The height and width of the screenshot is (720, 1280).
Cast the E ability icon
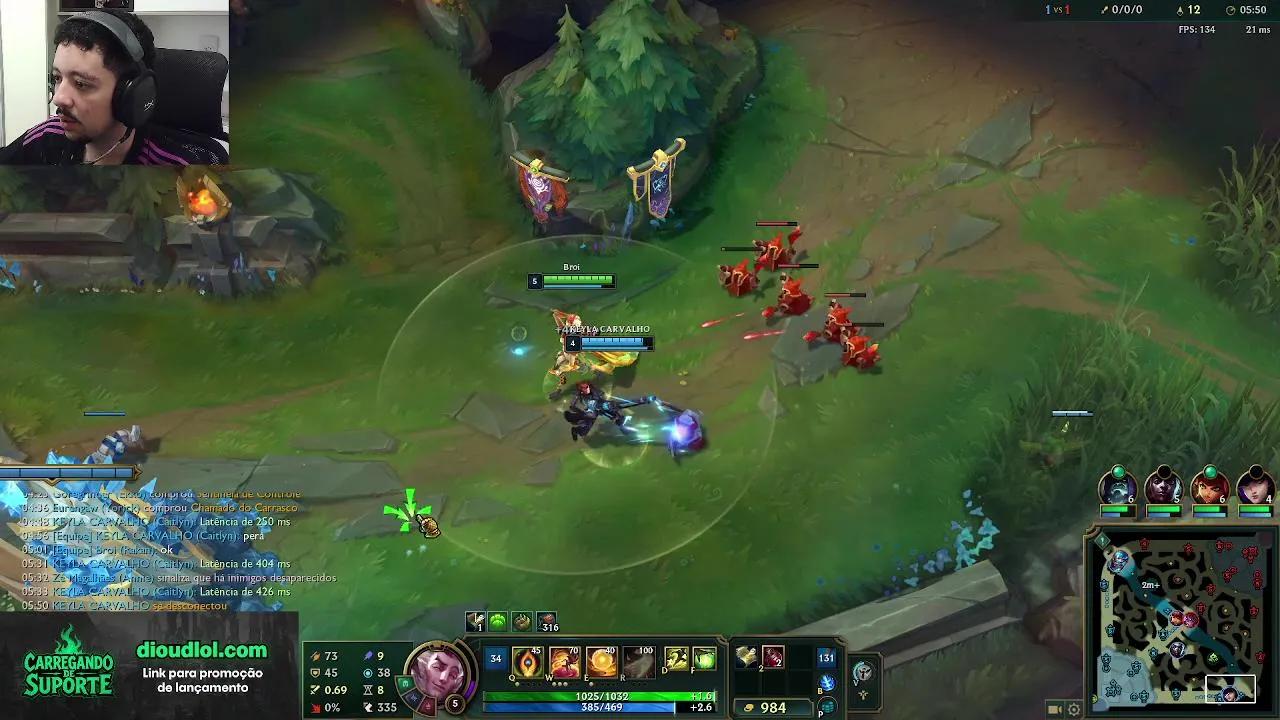(x=603, y=662)
